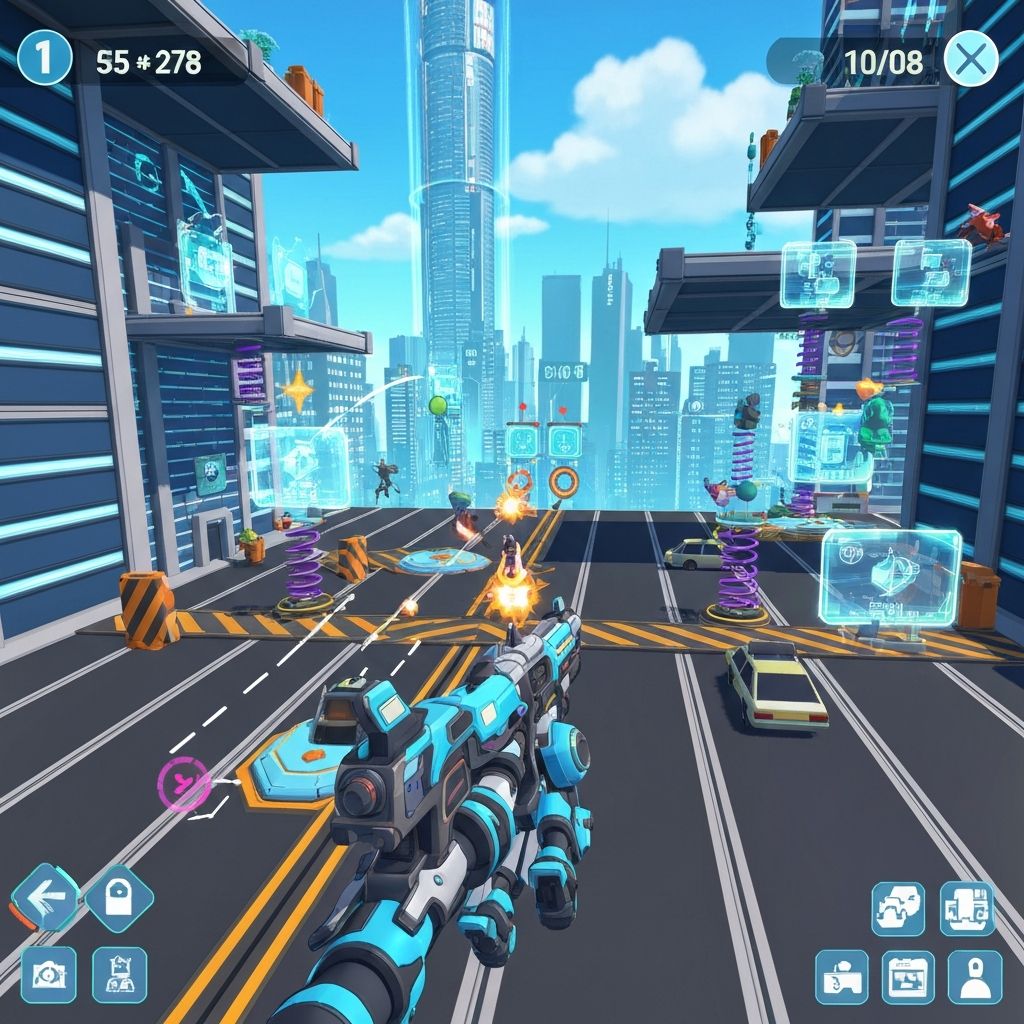Open the camera screenshot button
1024x1024 pixels.
48,974
